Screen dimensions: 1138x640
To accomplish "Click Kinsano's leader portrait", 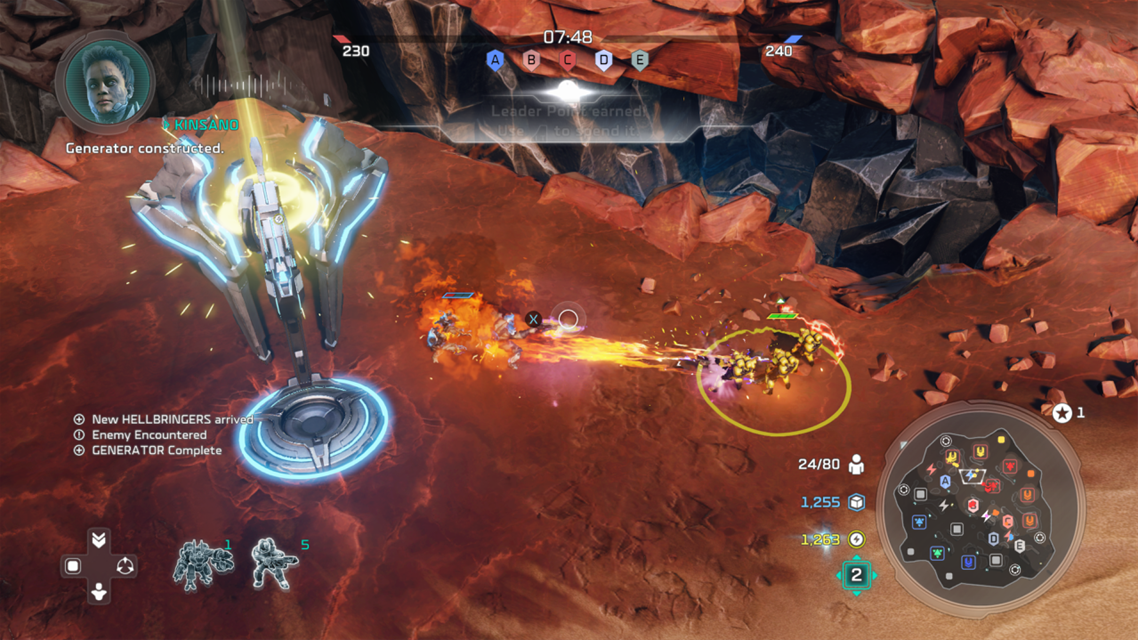I will [105, 81].
